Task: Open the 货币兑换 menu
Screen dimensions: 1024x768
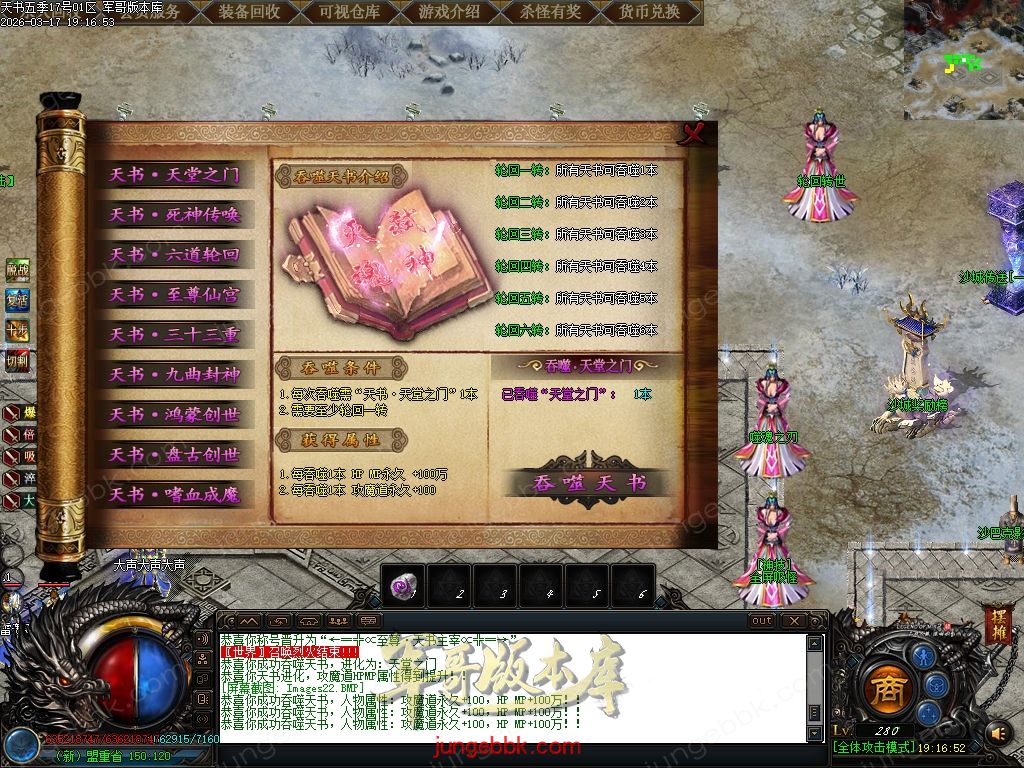Action: click(649, 12)
